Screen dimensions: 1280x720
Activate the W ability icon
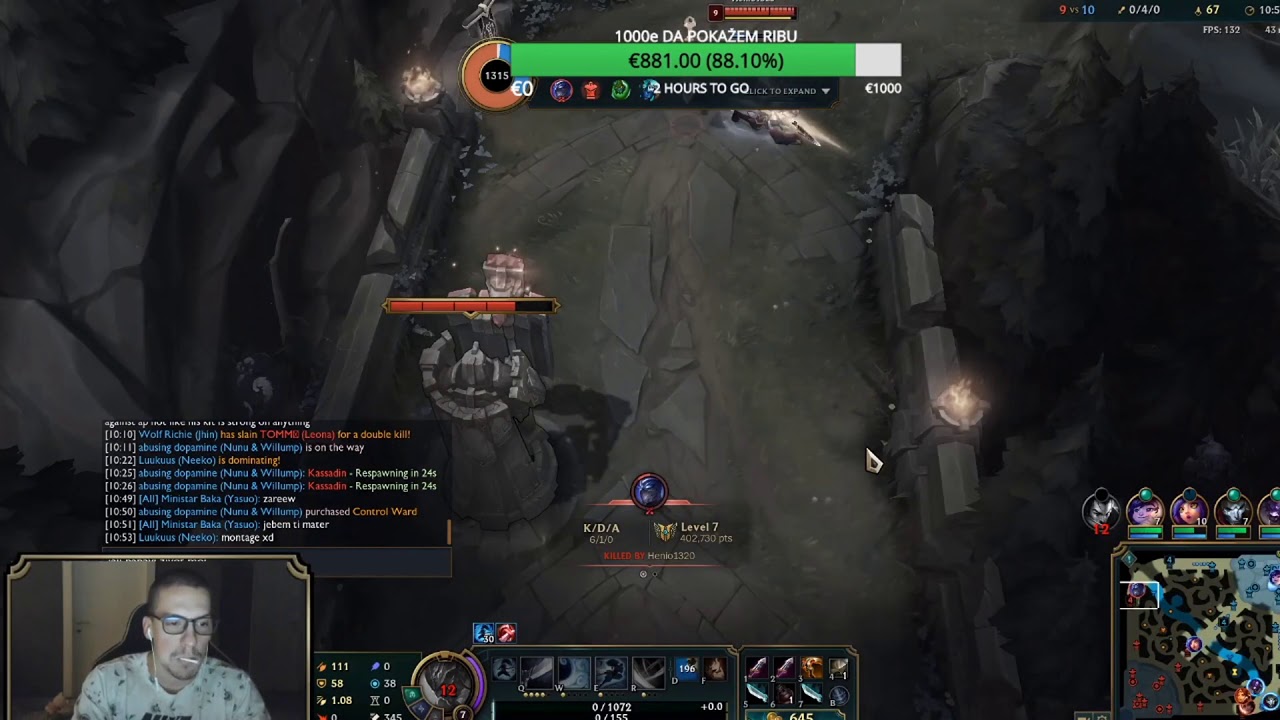coord(574,672)
